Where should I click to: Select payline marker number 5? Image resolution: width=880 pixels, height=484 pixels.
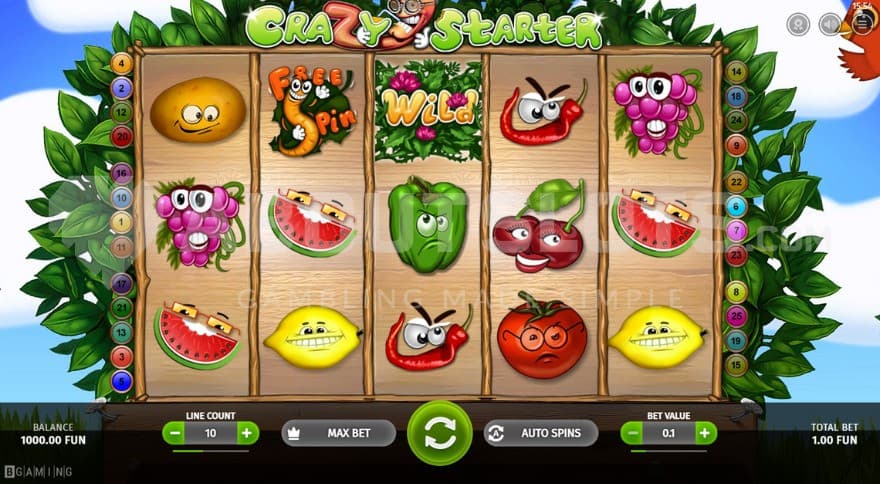[x=122, y=380]
